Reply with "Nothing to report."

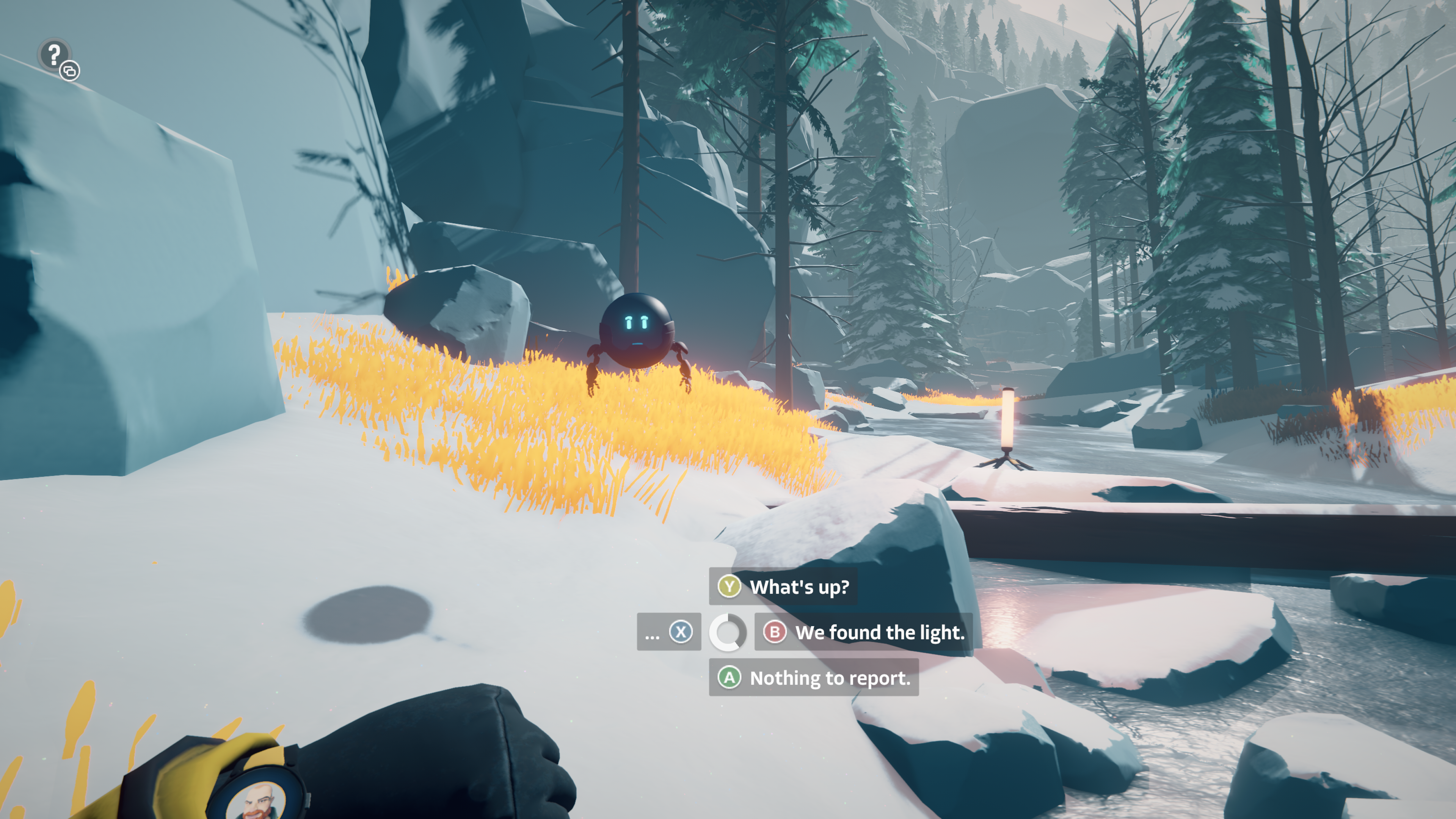[813, 677]
